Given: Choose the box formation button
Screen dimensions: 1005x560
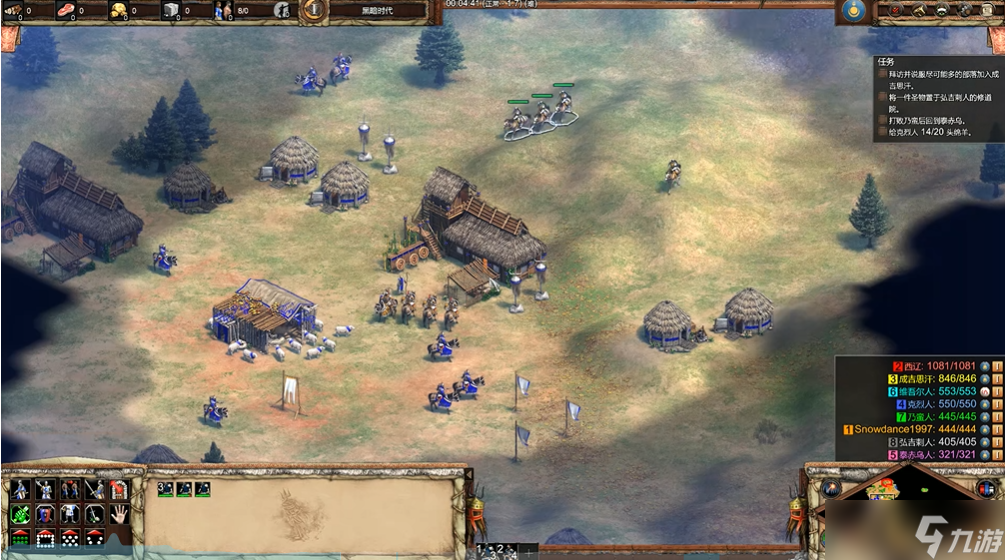Looking at the screenshot, I should (45, 538).
